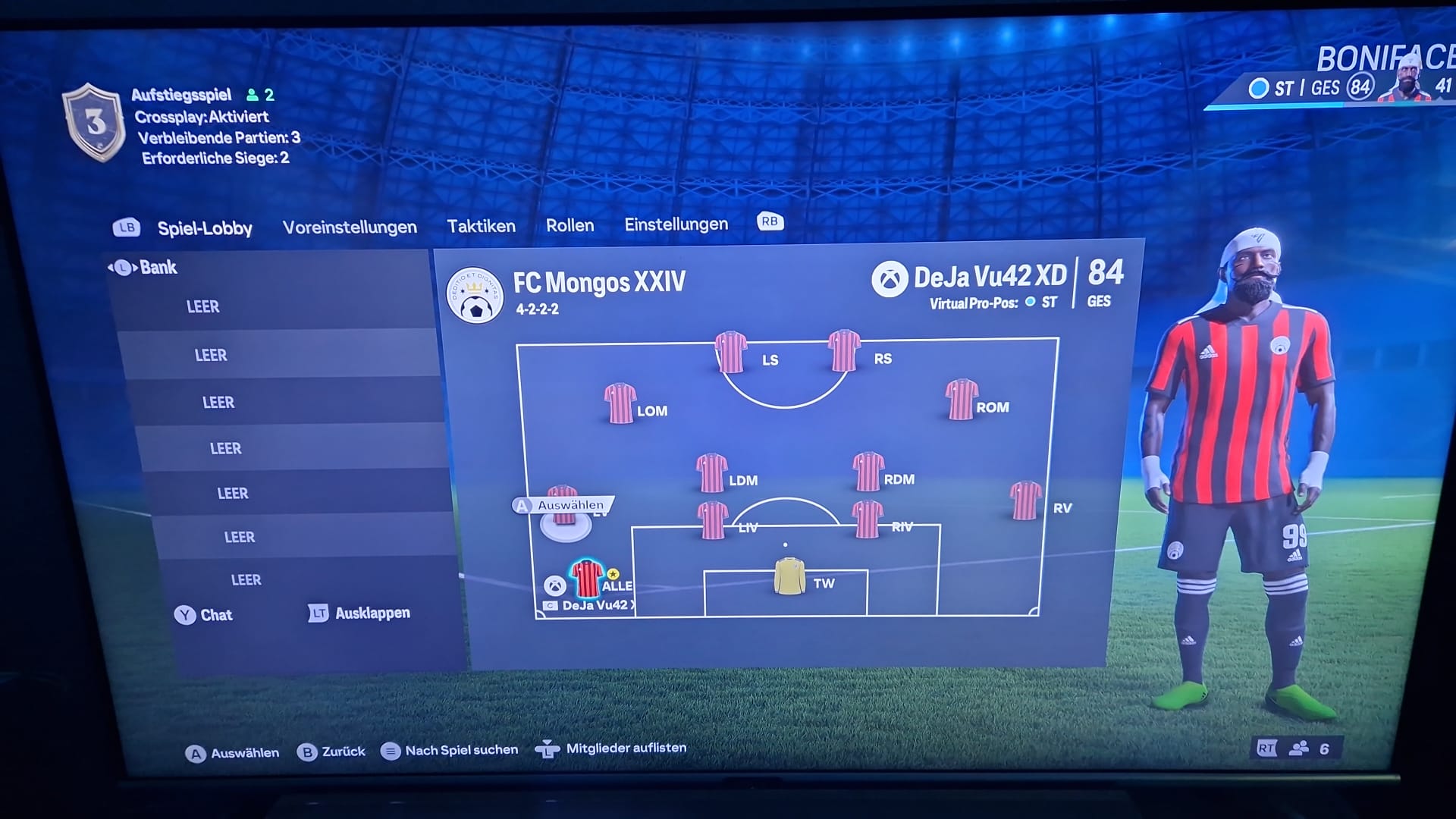Open the Voreinstellungen tab
Screen dimensions: 1456x819
(x=350, y=227)
